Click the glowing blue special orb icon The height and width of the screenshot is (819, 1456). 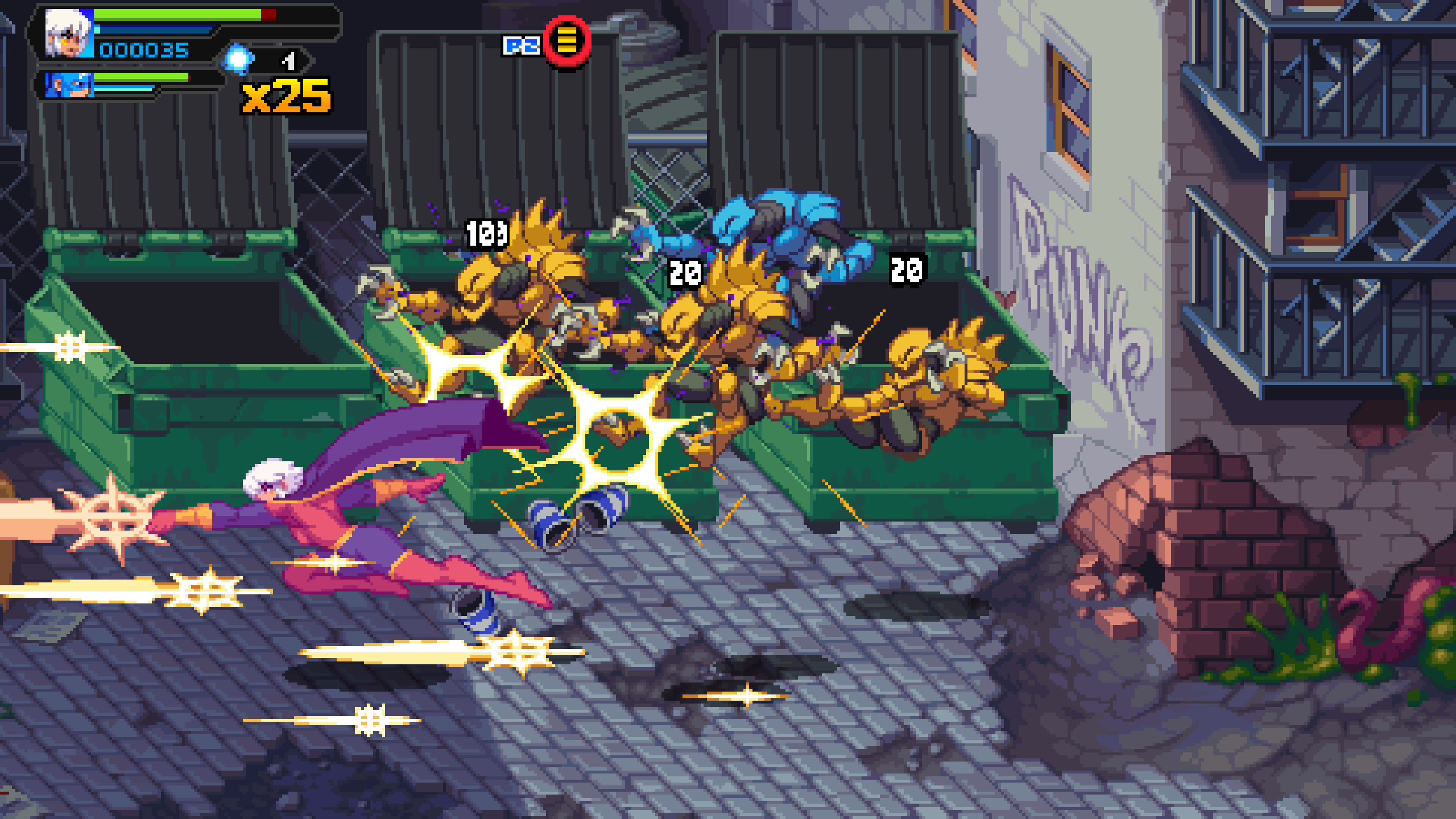click(x=238, y=59)
